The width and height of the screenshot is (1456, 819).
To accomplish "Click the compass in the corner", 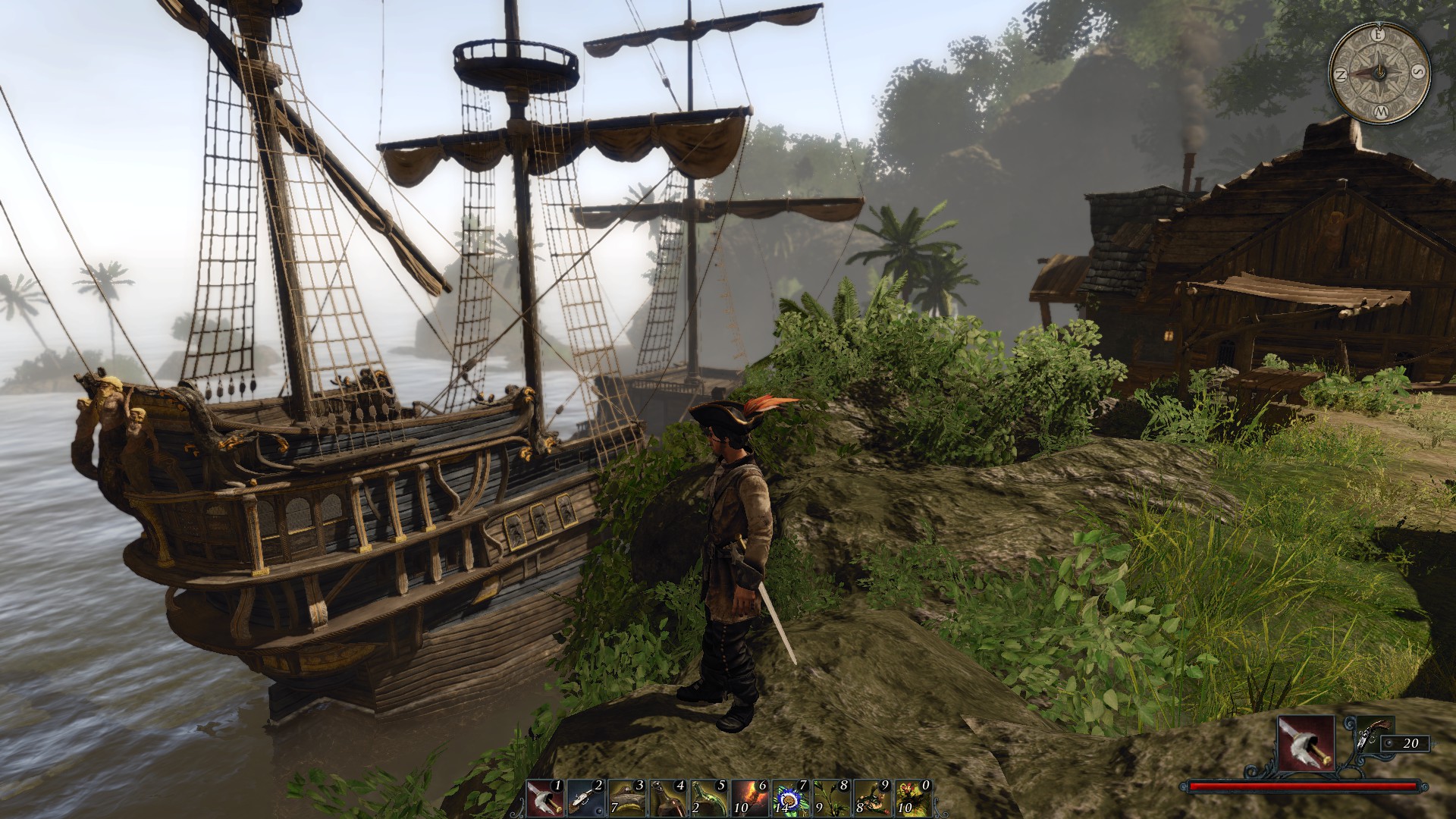I will pos(1379,73).
